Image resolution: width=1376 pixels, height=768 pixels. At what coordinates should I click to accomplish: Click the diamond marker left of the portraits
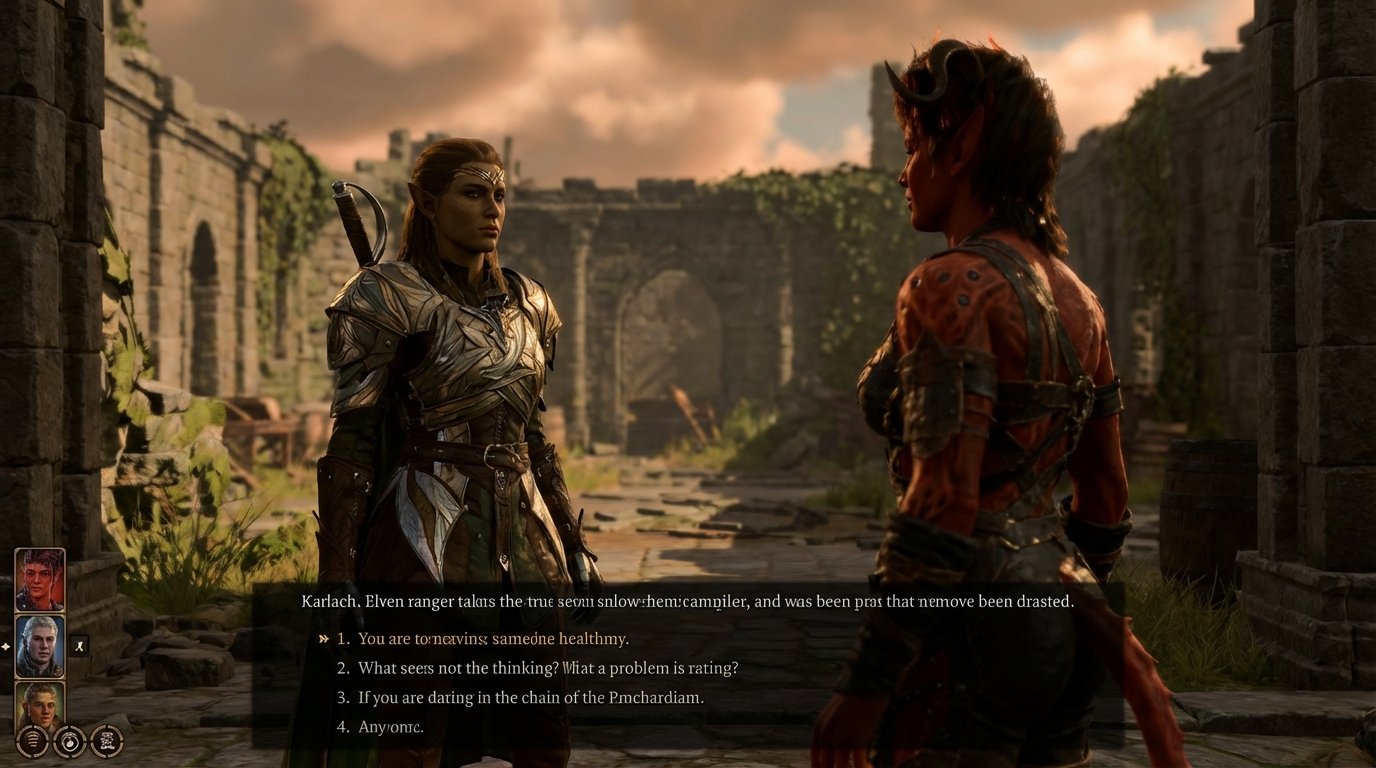(x=6, y=645)
